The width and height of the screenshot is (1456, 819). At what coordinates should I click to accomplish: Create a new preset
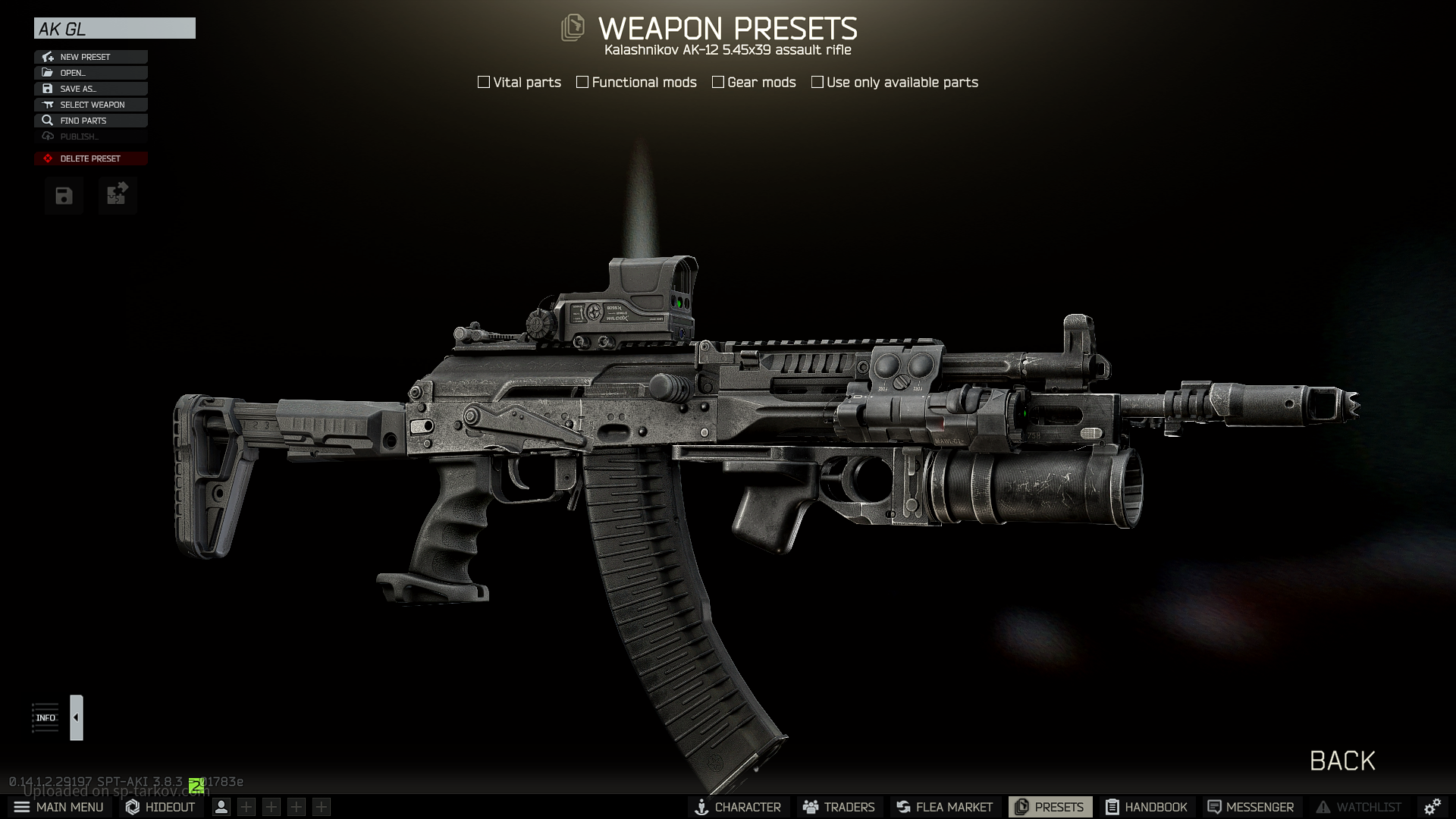[x=90, y=57]
